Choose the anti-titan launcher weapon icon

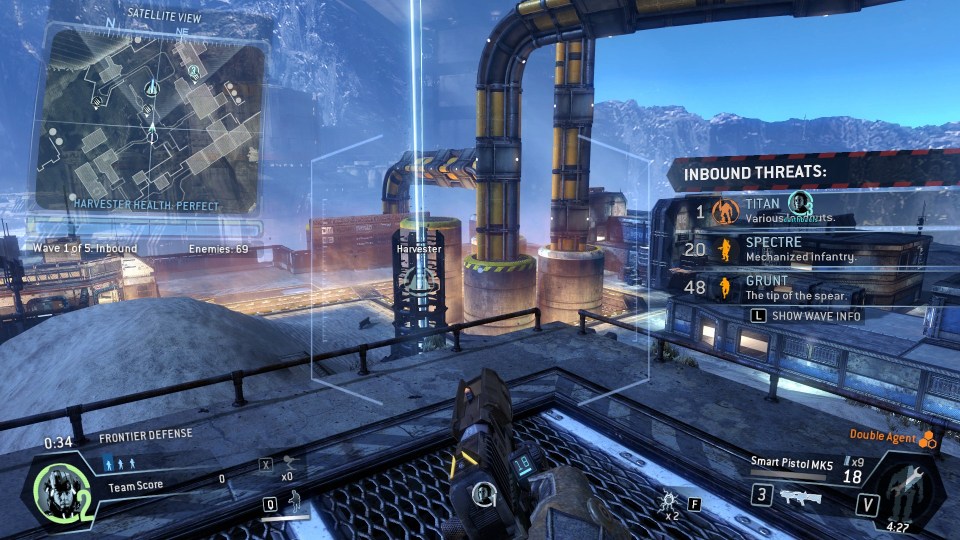click(798, 496)
